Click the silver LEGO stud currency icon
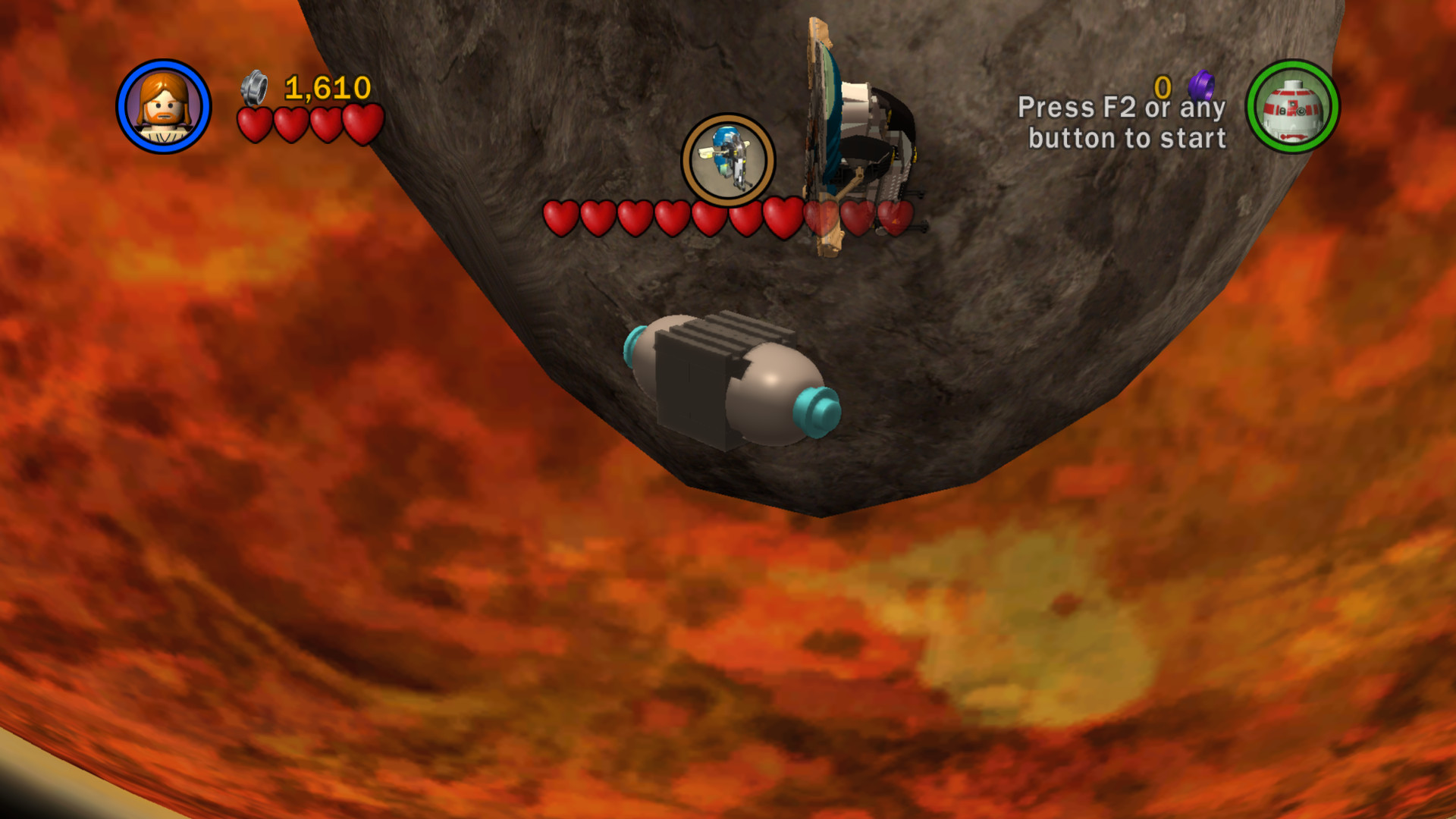This screenshot has width=1456, height=819. (x=256, y=89)
